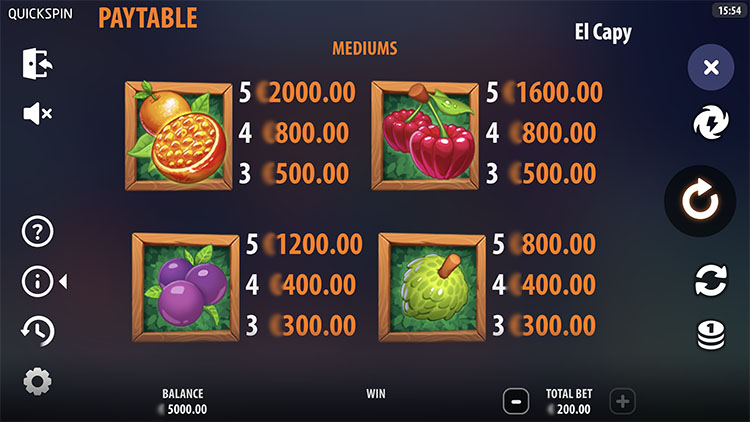This screenshot has height=422, width=750.
Task: Open the help question mark button
Action: pos(37,232)
